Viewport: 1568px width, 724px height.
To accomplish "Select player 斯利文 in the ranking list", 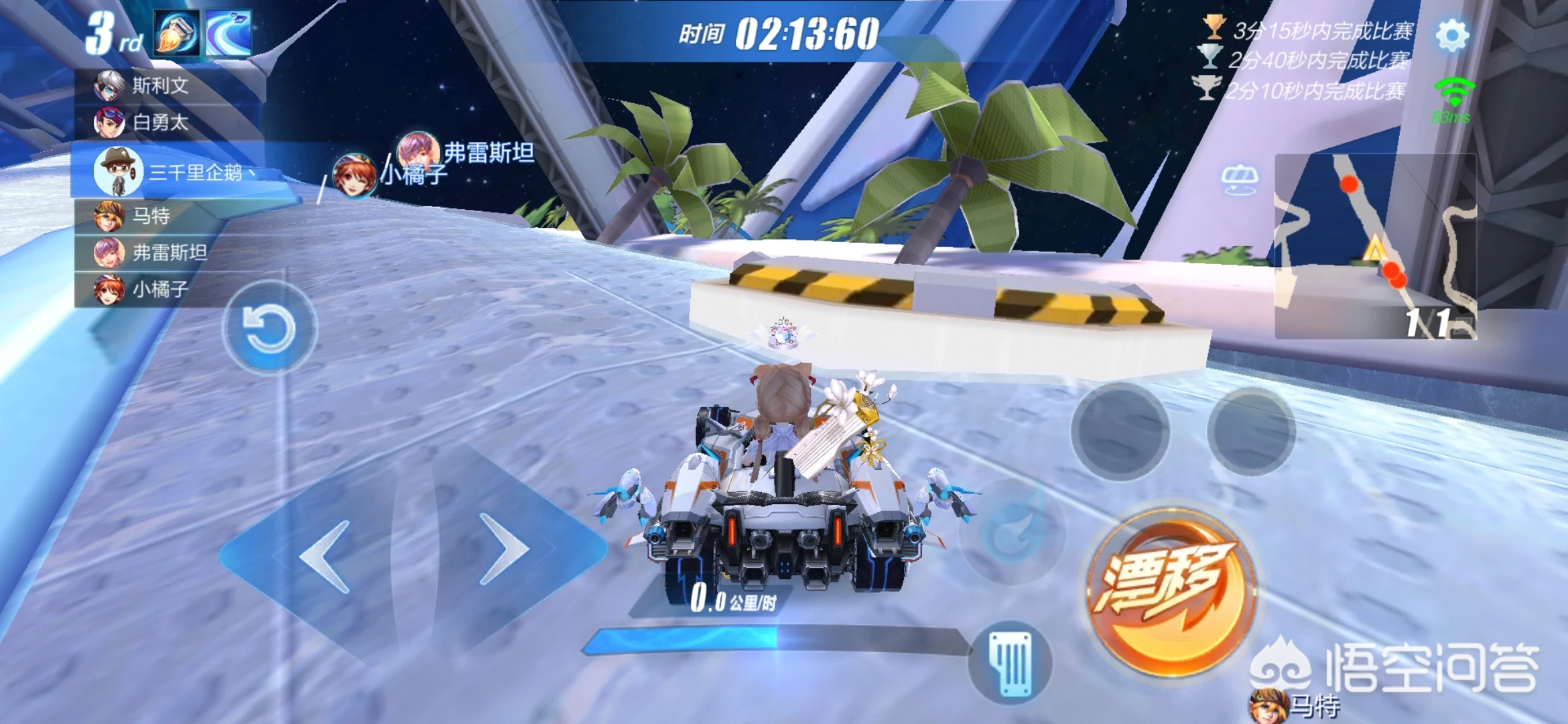I will pos(161,86).
